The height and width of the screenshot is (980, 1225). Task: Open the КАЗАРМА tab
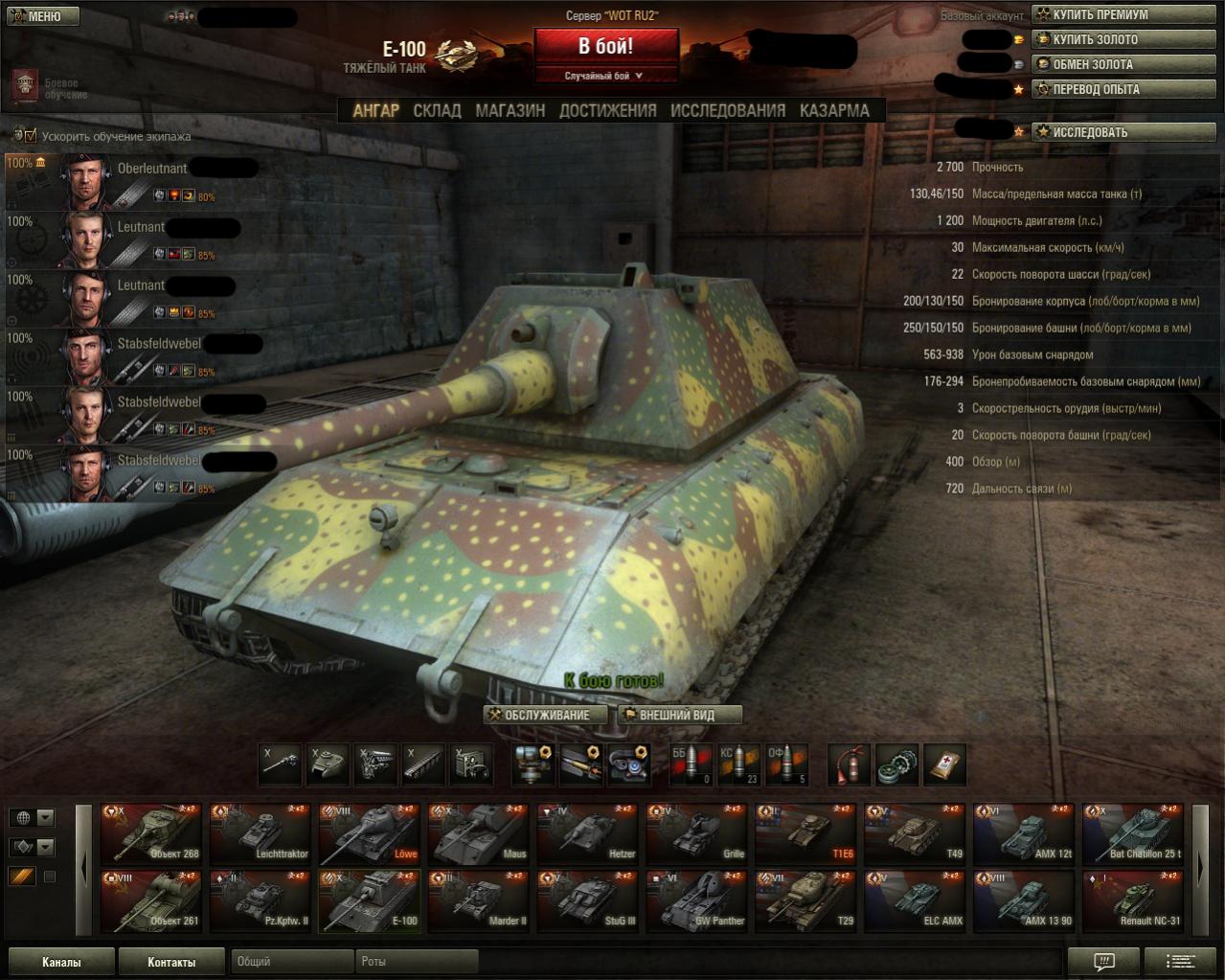[834, 110]
